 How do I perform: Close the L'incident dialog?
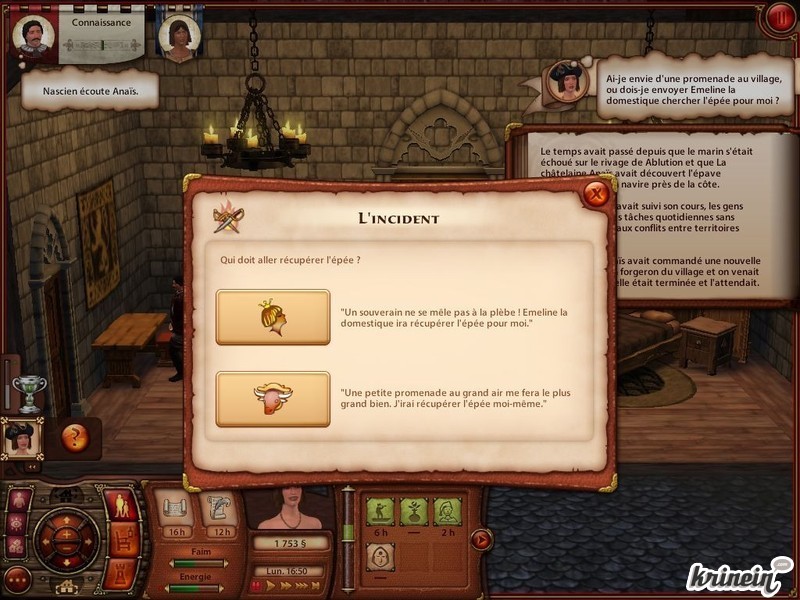pyautogui.click(x=597, y=194)
